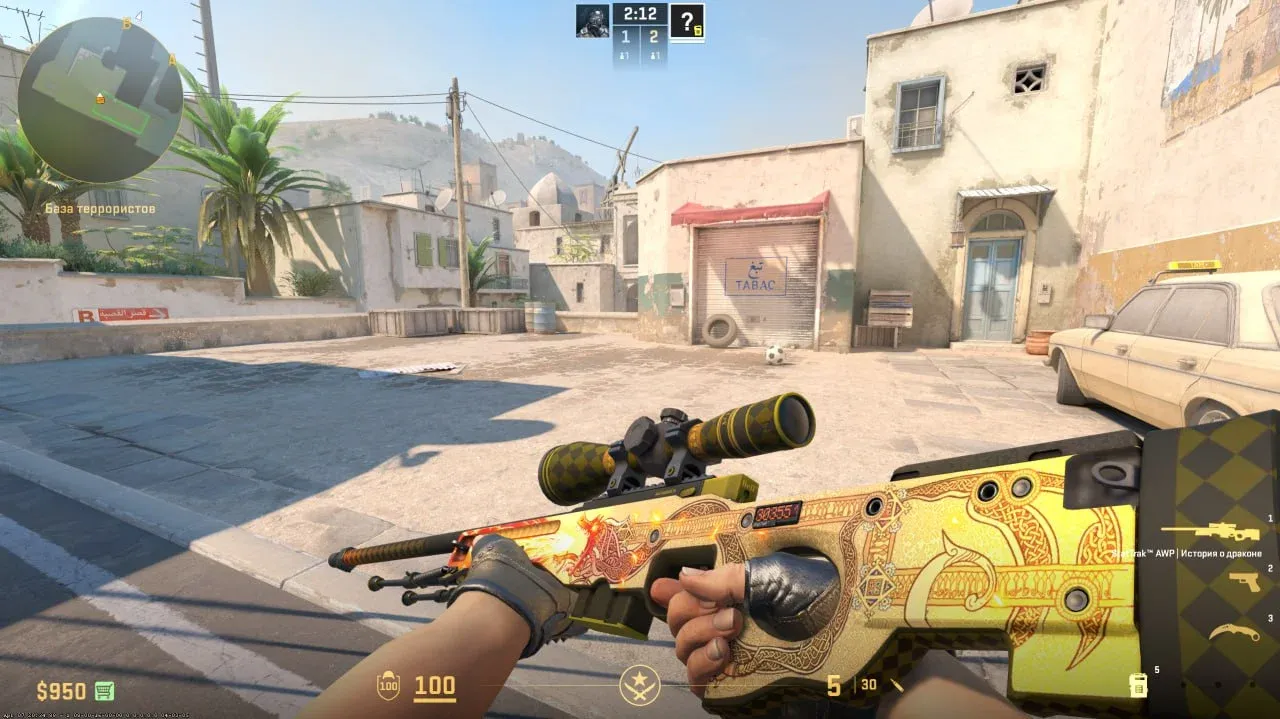Click the counter-terrorist player avatar
1280x719 pixels.
click(592, 20)
